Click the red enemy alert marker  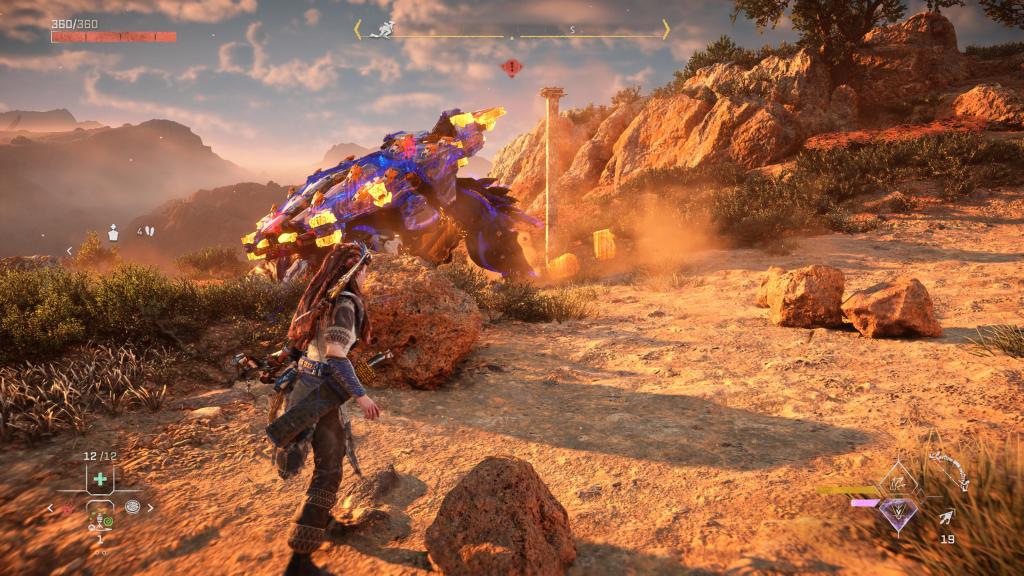click(x=511, y=68)
